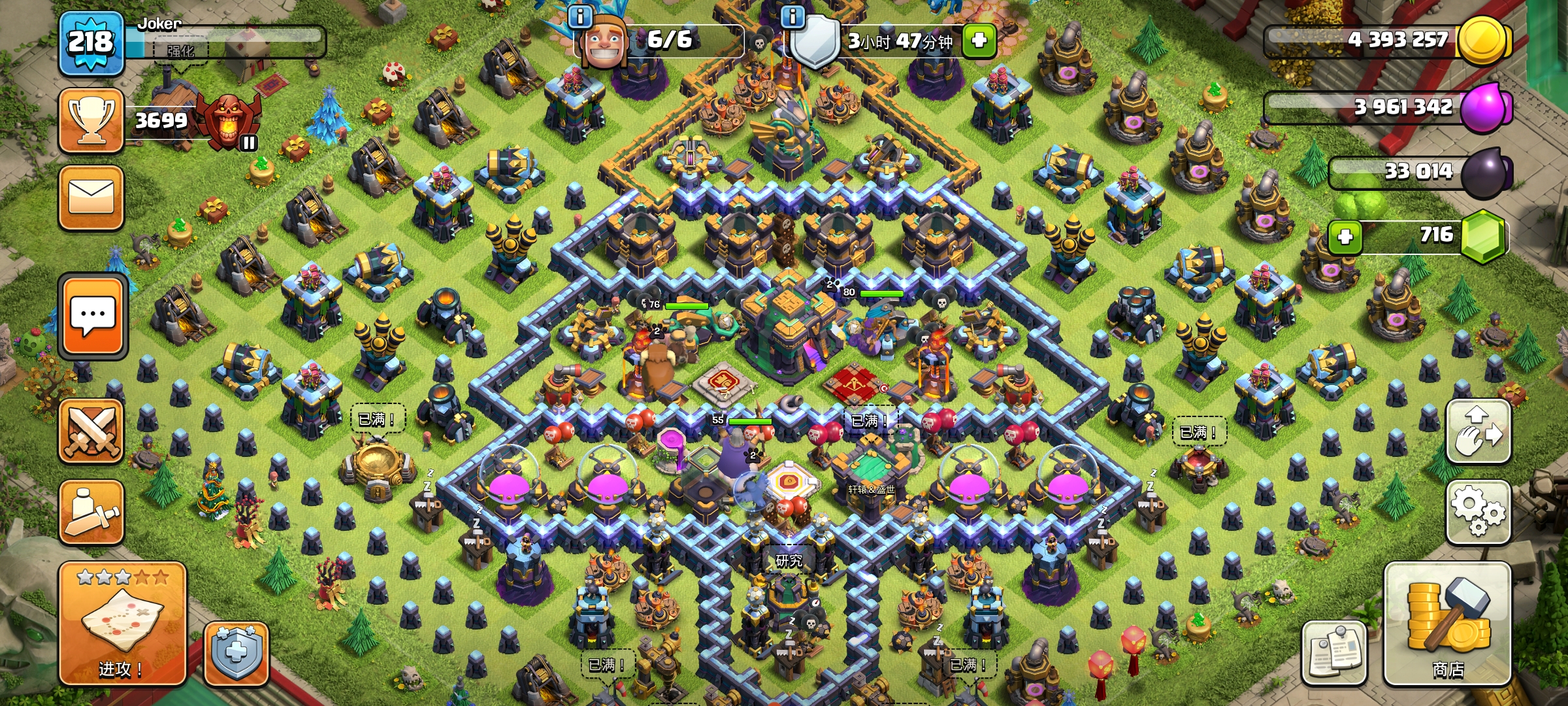
Task: Open the blue shield hero equipment button
Action: (x=236, y=654)
